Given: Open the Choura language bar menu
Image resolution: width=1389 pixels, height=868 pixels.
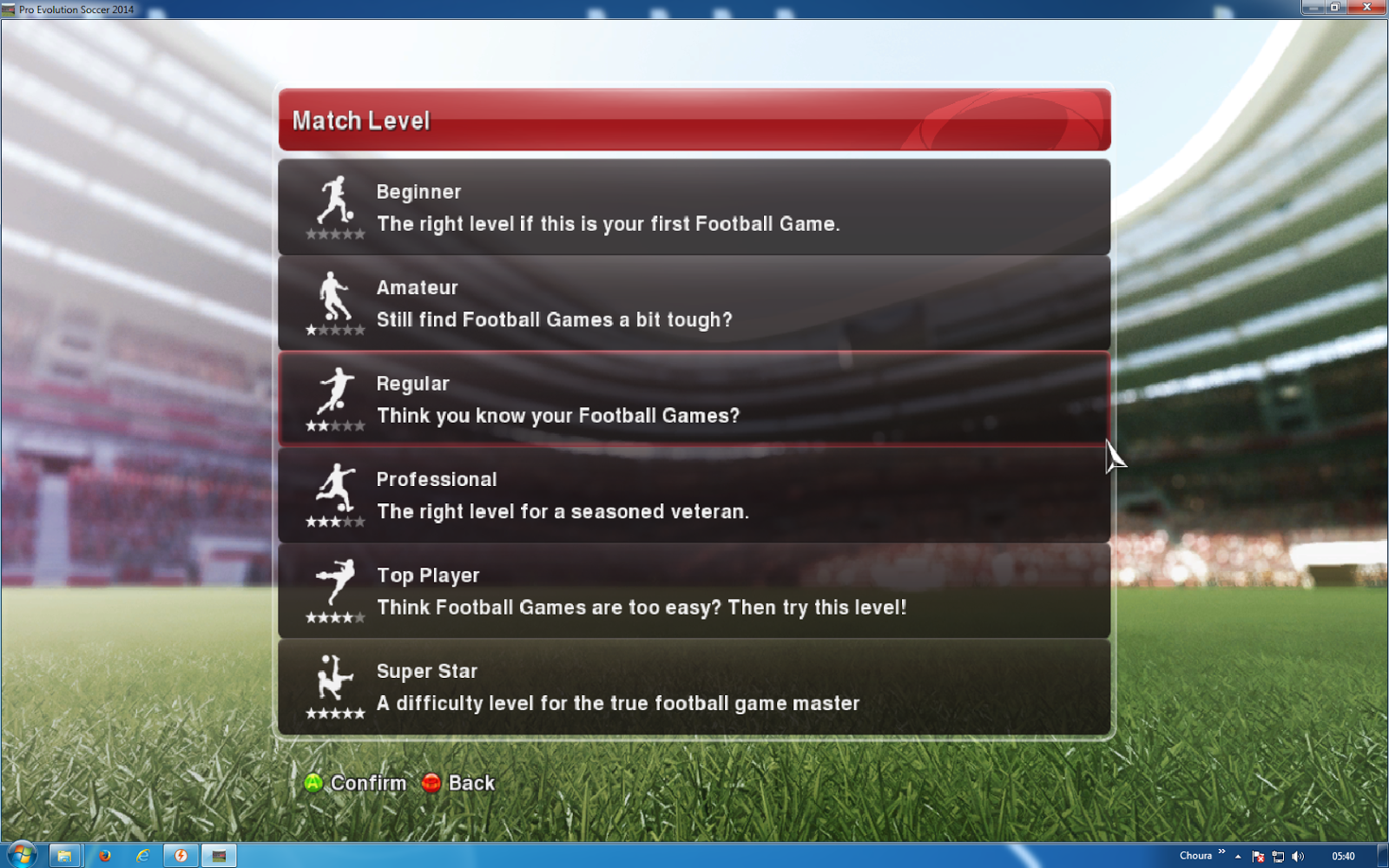Looking at the screenshot, I should click(1196, 855).
